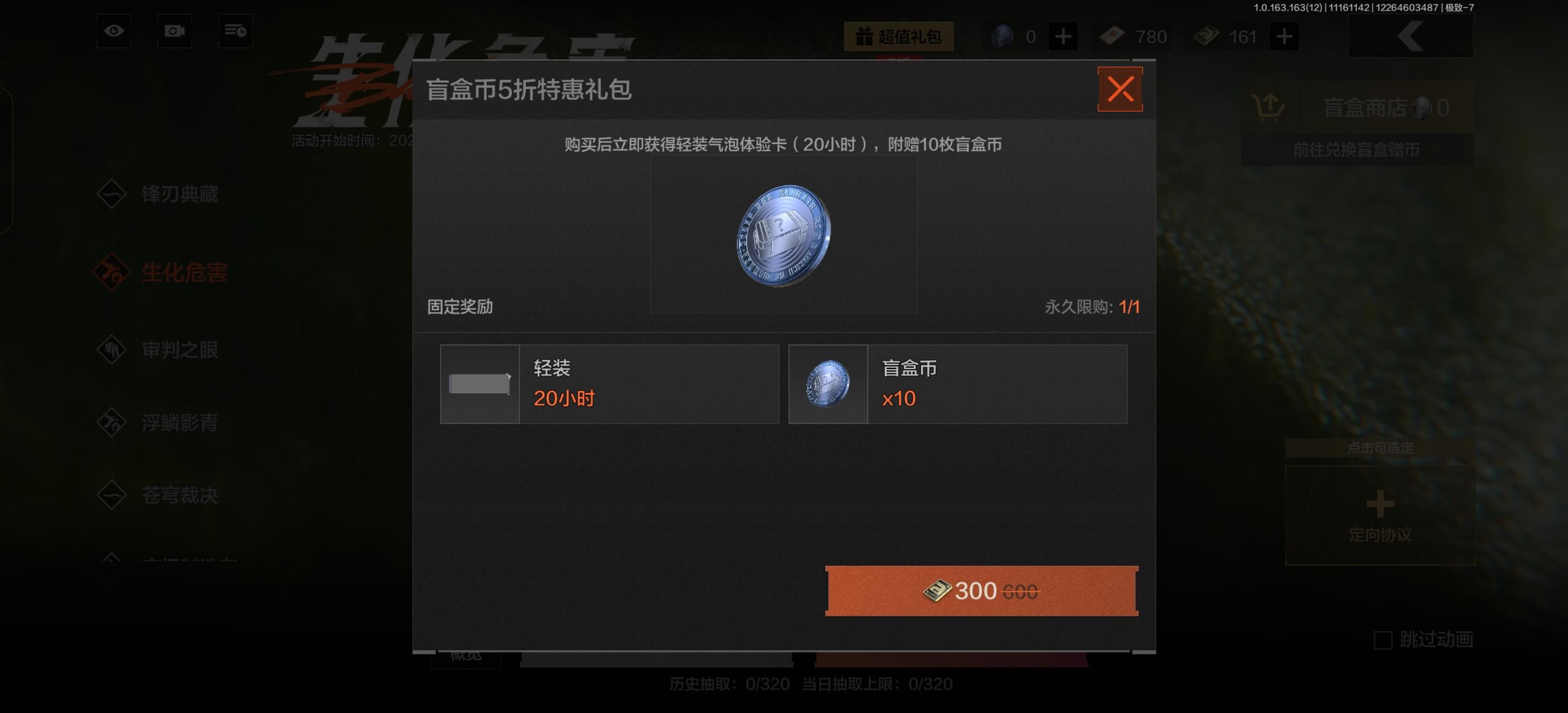Image resolution: width=1568 pixels, height=713 pixels.
Task: Click the ticket icon showing 780
Action: tap(1113, 36)
